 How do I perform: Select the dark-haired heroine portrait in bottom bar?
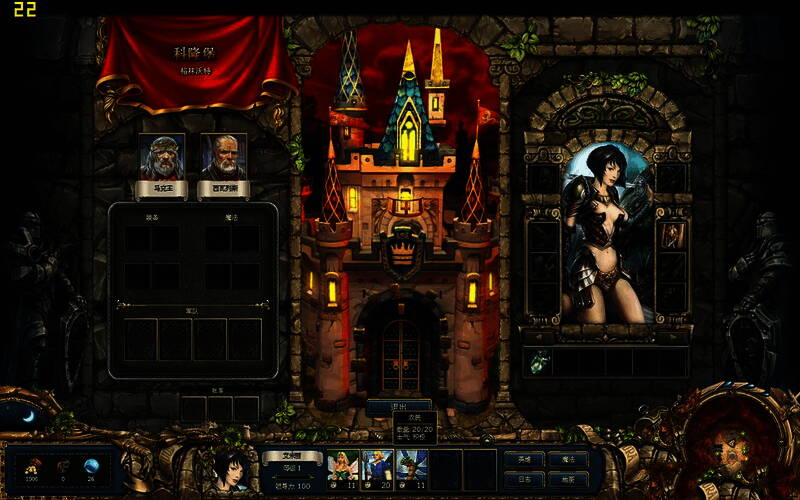(232, 468)
